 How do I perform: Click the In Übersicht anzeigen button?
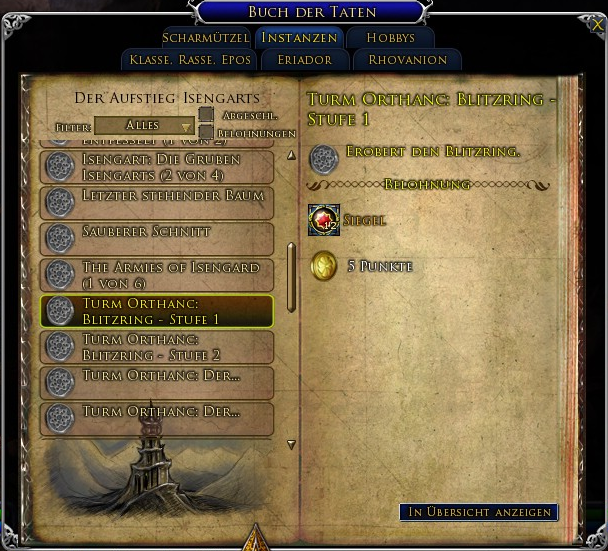pos(479,512)
